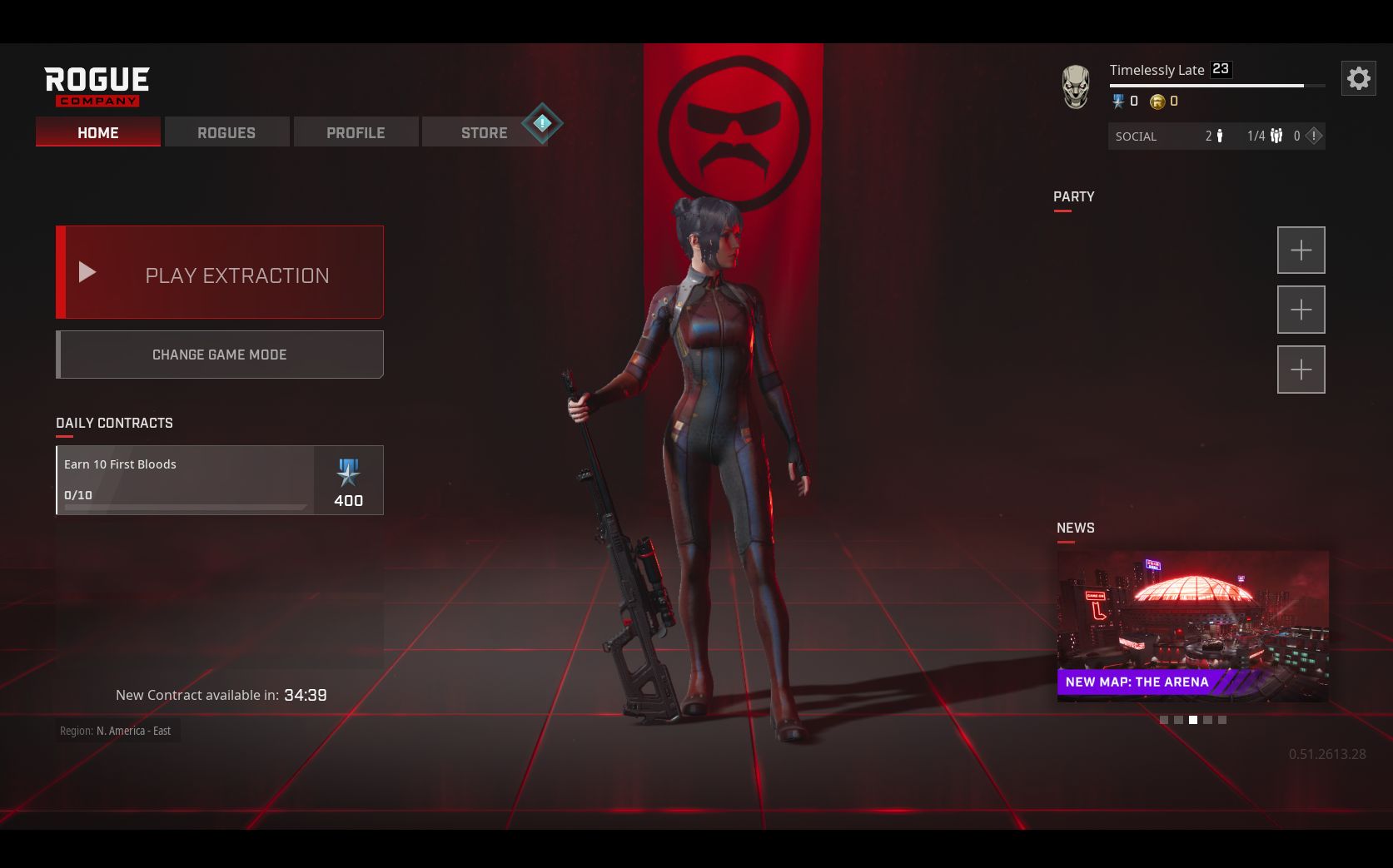
Task: Click the play triangle inside Play Extraction
Action: point(87,272)
